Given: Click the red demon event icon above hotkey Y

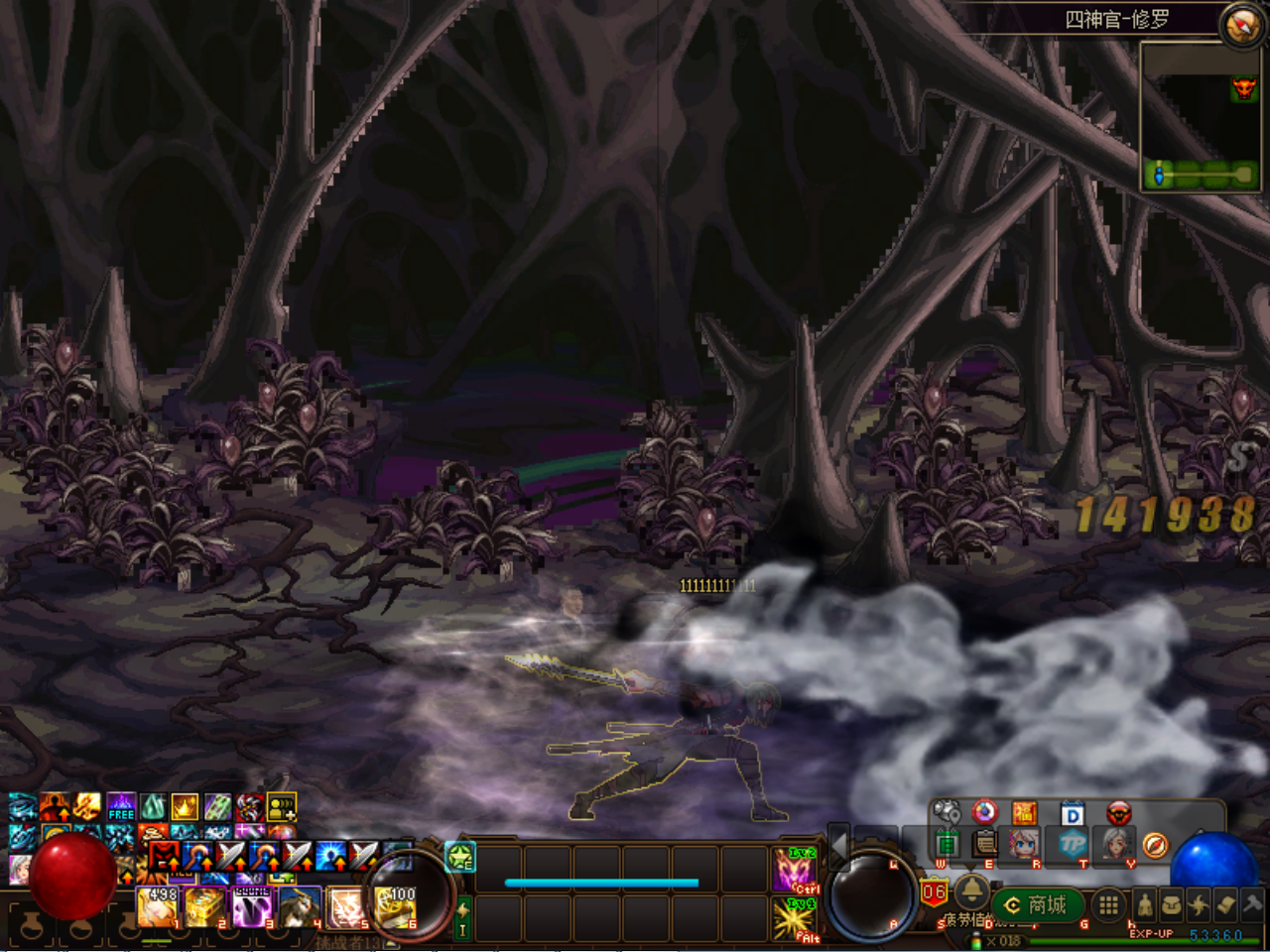Looking at the screenshot, I should [1119, 812].
